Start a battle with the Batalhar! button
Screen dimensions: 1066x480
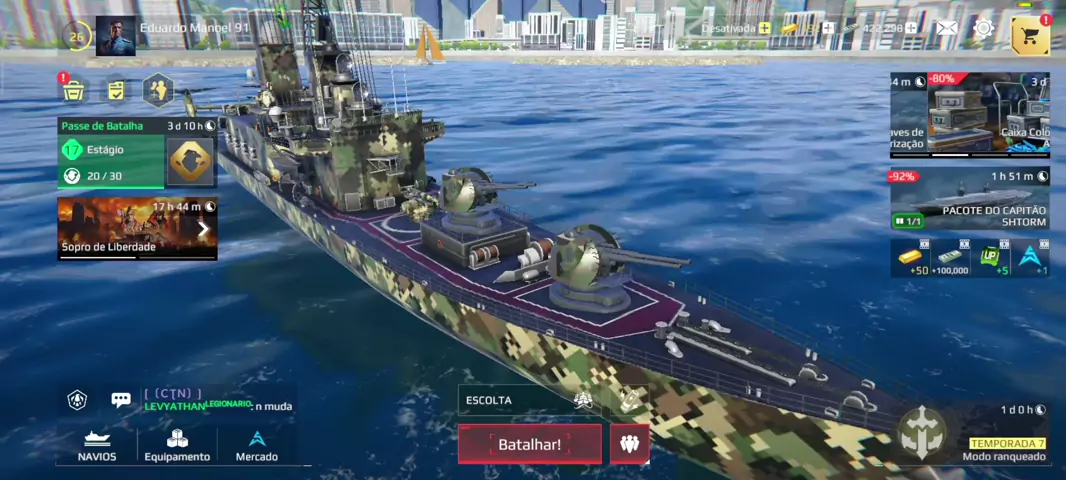point(530,444)
